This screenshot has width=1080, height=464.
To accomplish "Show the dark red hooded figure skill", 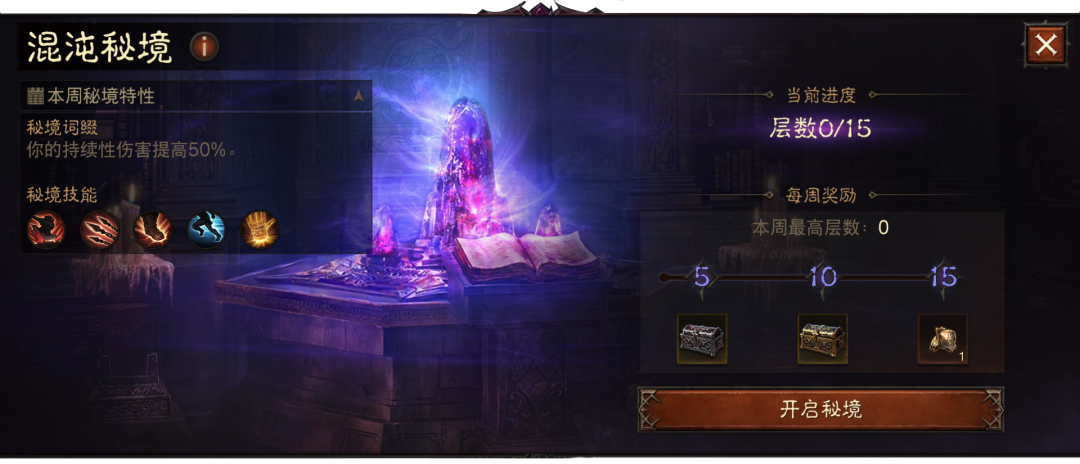I will pyautogui.click(x=46, y=229).
